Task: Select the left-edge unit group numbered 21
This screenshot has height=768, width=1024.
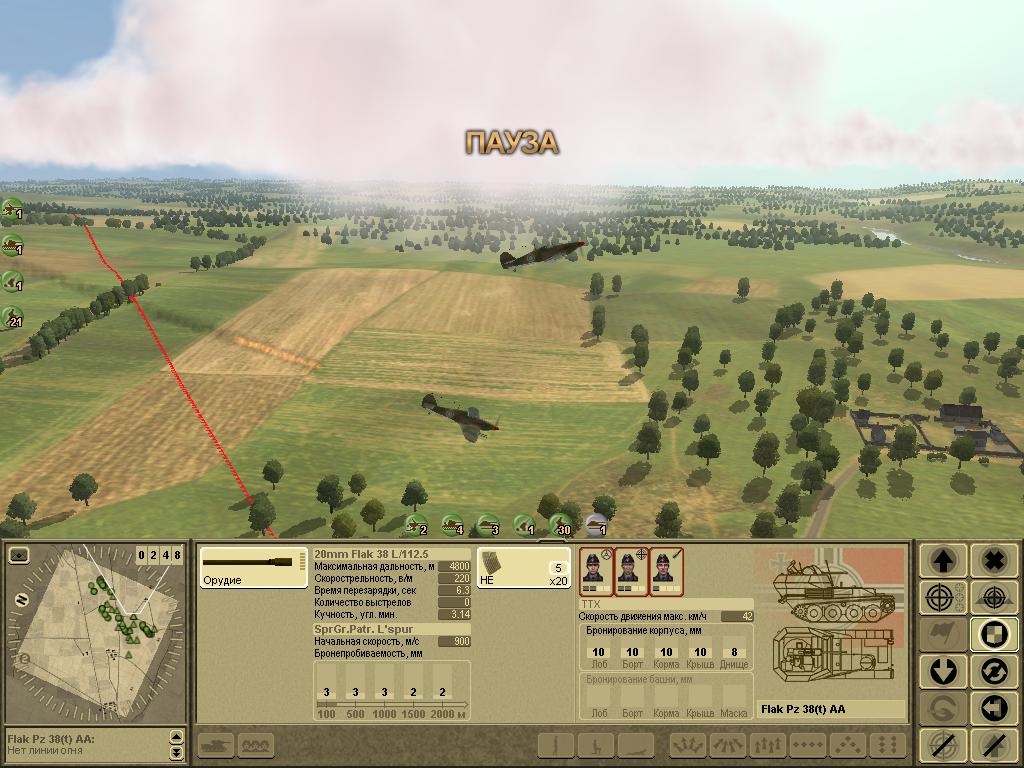Action: pyautogui.click(x=12, y=317)
